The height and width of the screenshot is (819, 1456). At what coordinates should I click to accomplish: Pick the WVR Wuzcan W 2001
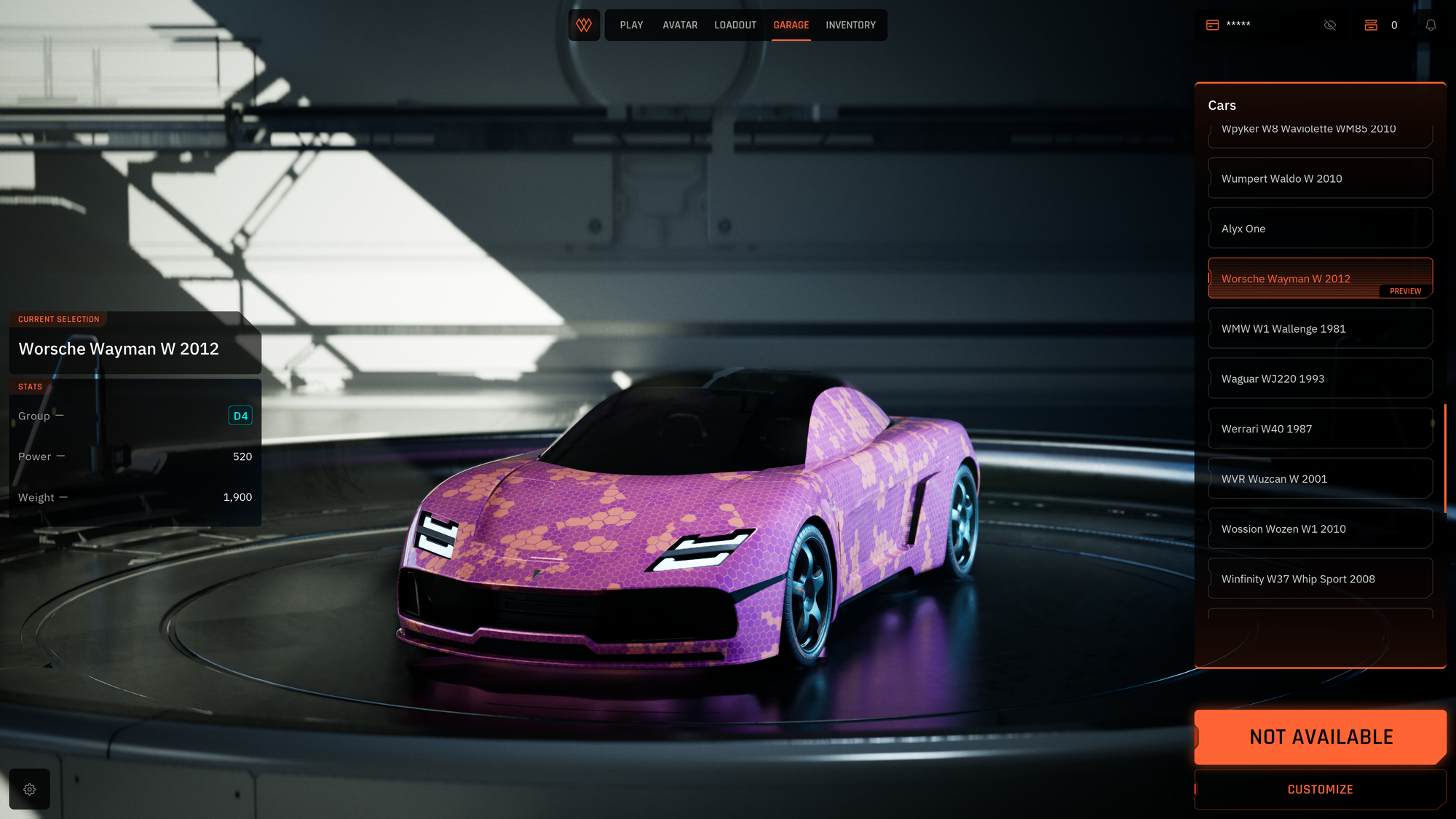(x=1320, y=479)
